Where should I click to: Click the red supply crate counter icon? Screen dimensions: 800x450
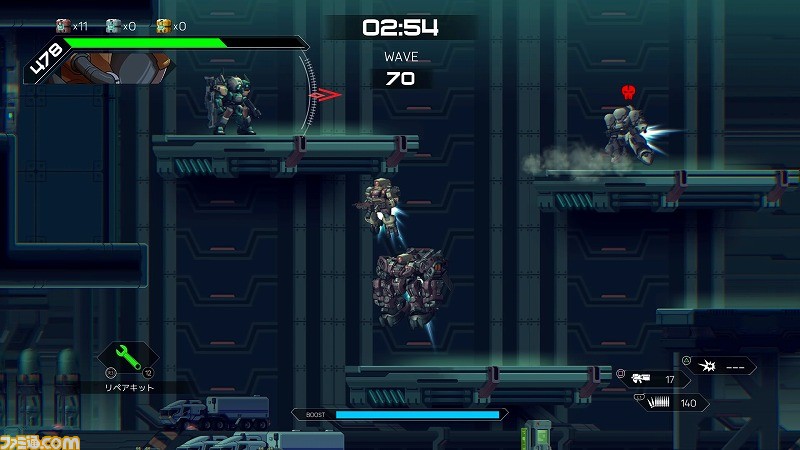(63, 26)
